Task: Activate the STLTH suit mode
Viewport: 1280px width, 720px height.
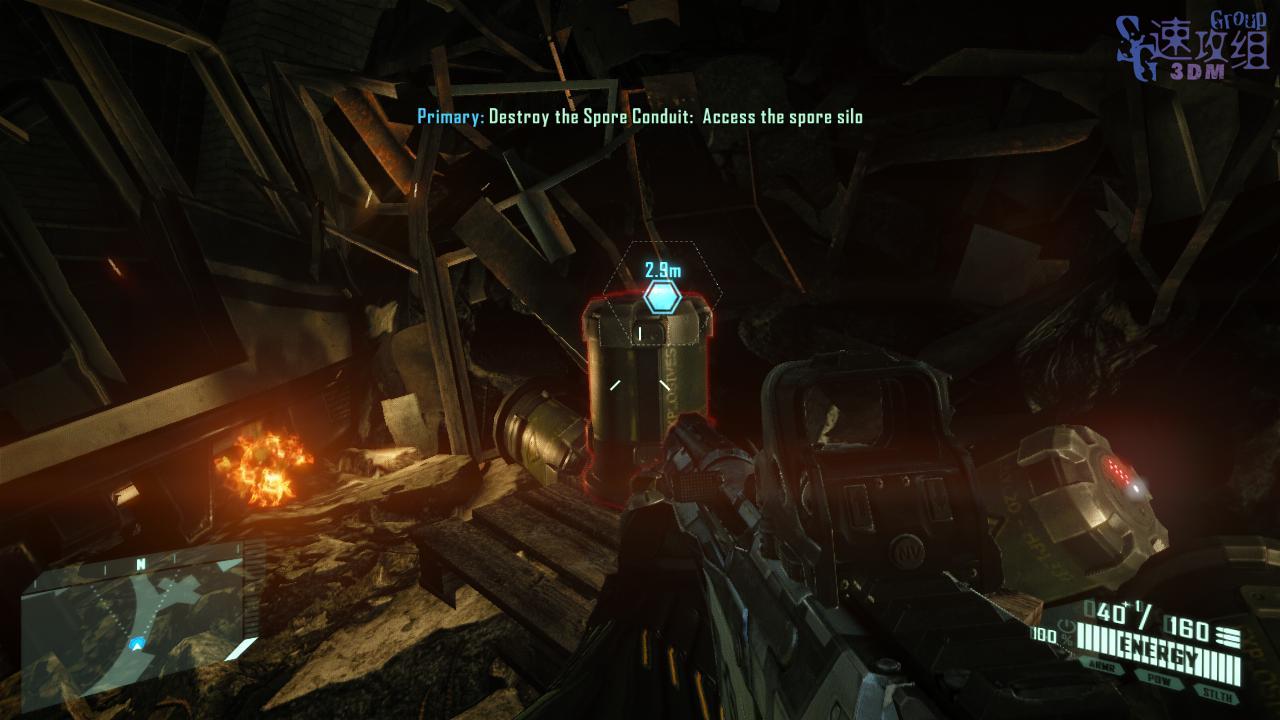Action: click(1217, 690)
